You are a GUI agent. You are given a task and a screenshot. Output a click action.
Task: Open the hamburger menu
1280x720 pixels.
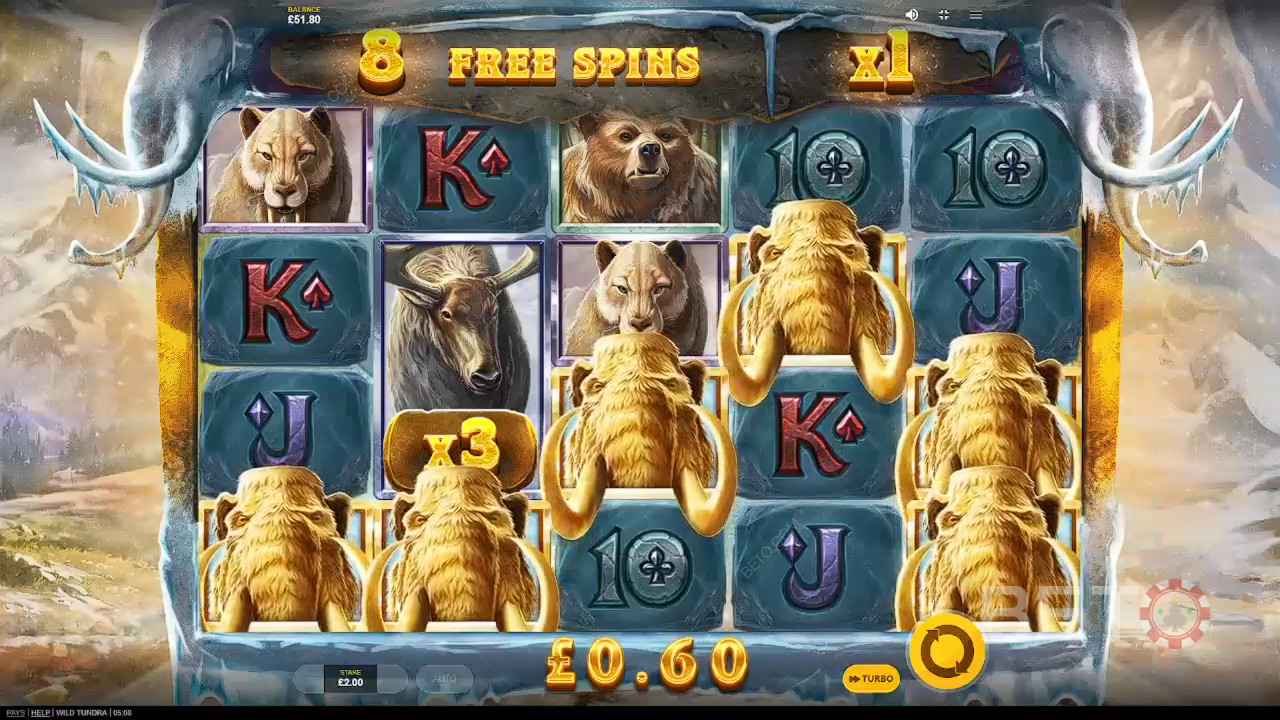975,15
